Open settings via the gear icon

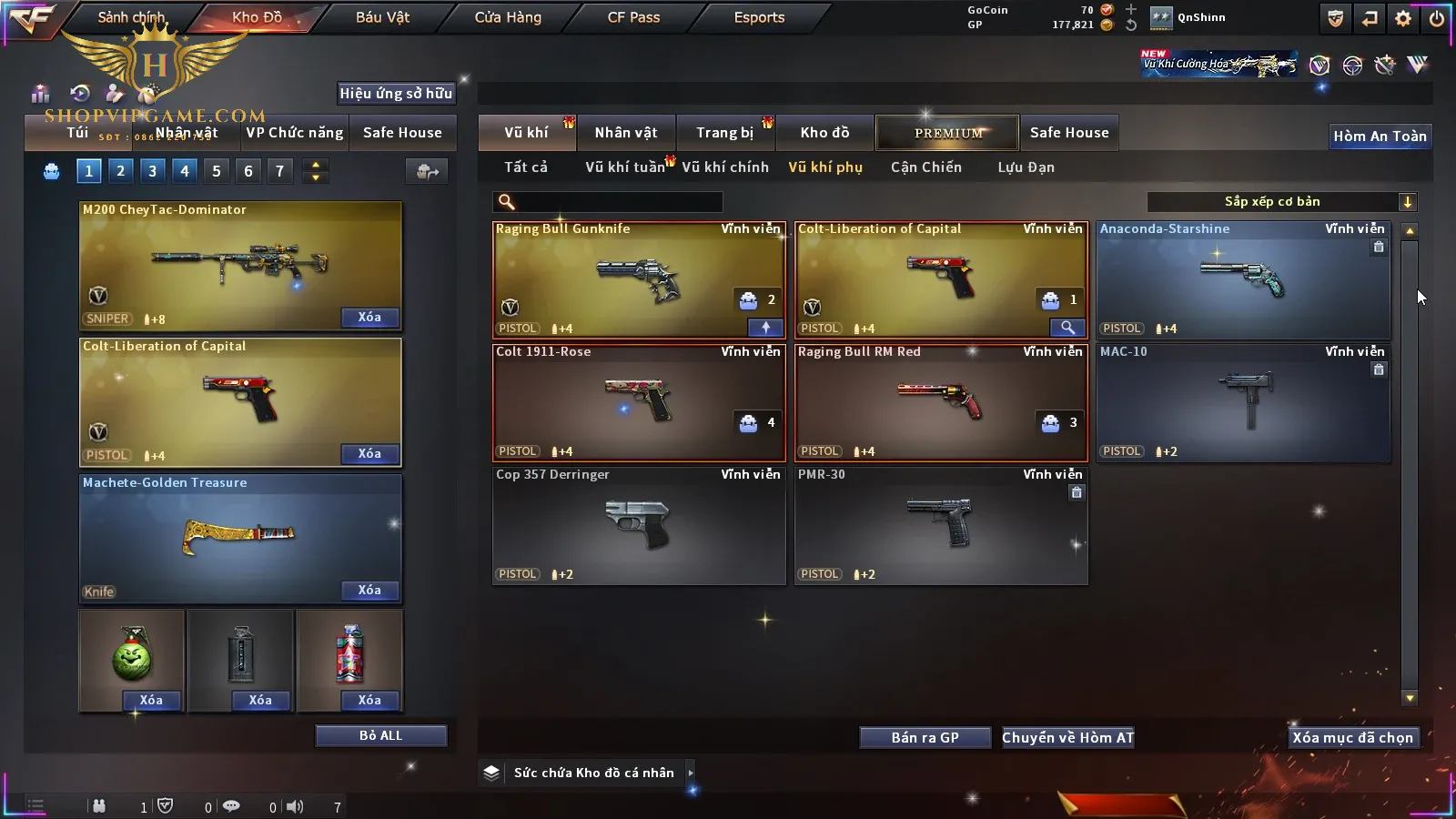tap(1403, 18)
